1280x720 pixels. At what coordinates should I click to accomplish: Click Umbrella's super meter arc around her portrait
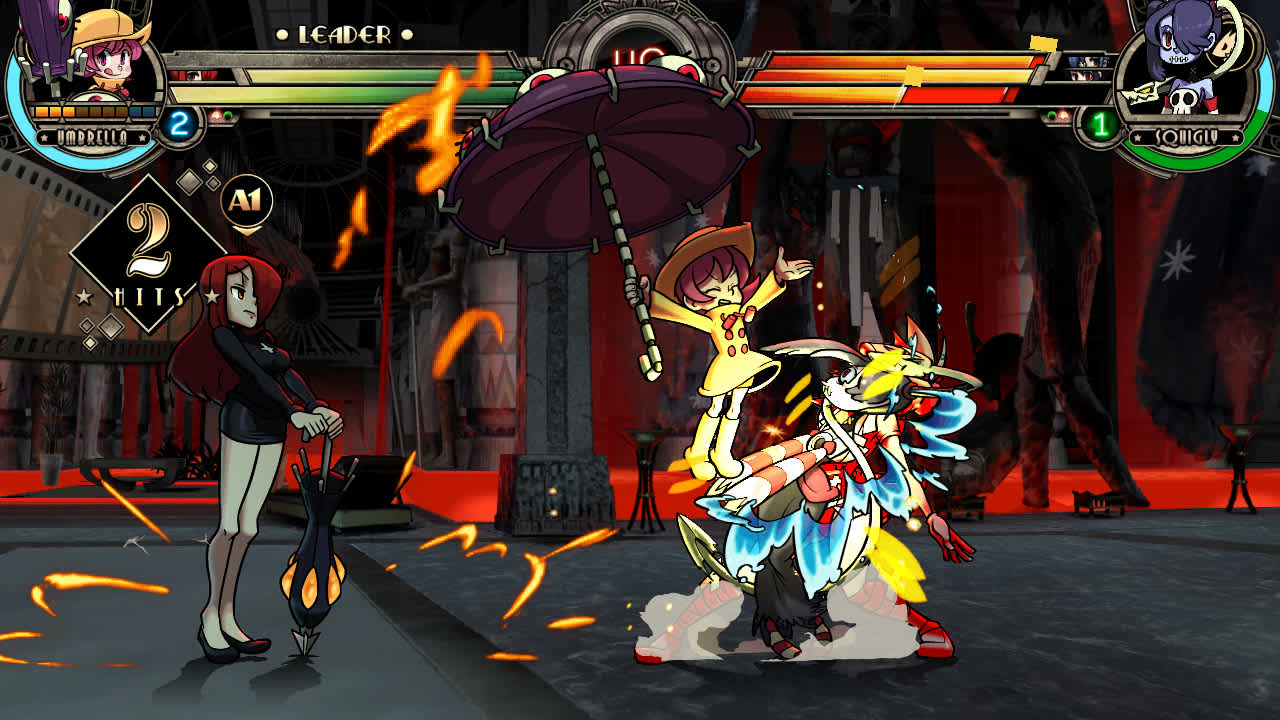(13, 100)
